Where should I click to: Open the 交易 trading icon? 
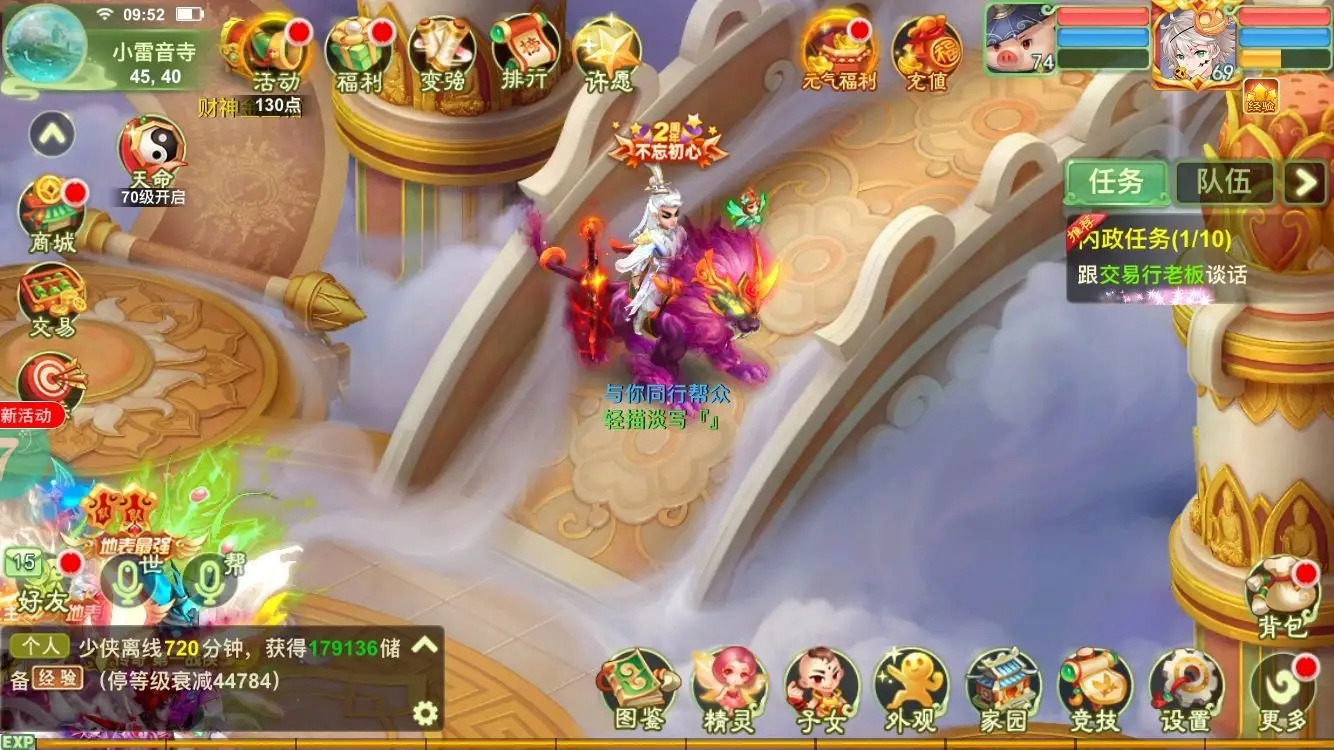point(52,300)
